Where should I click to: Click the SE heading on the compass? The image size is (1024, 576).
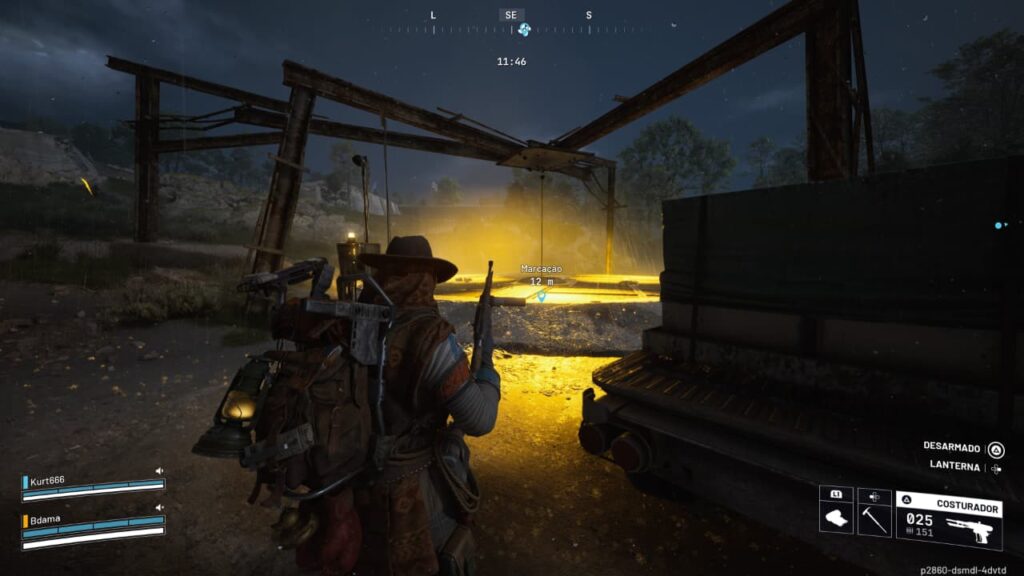[x=511, y=15]
